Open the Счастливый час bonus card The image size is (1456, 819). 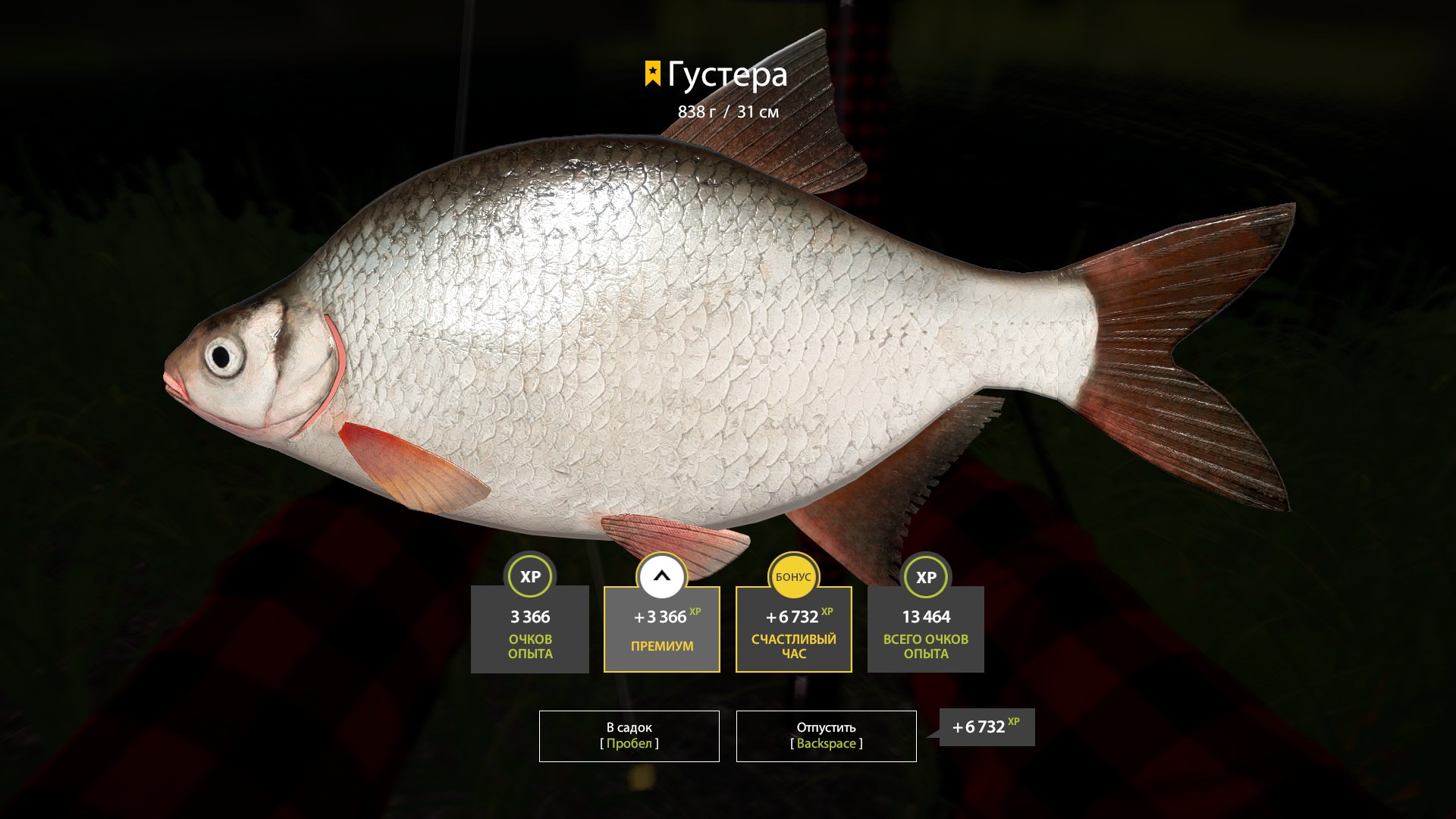(793, 629)
